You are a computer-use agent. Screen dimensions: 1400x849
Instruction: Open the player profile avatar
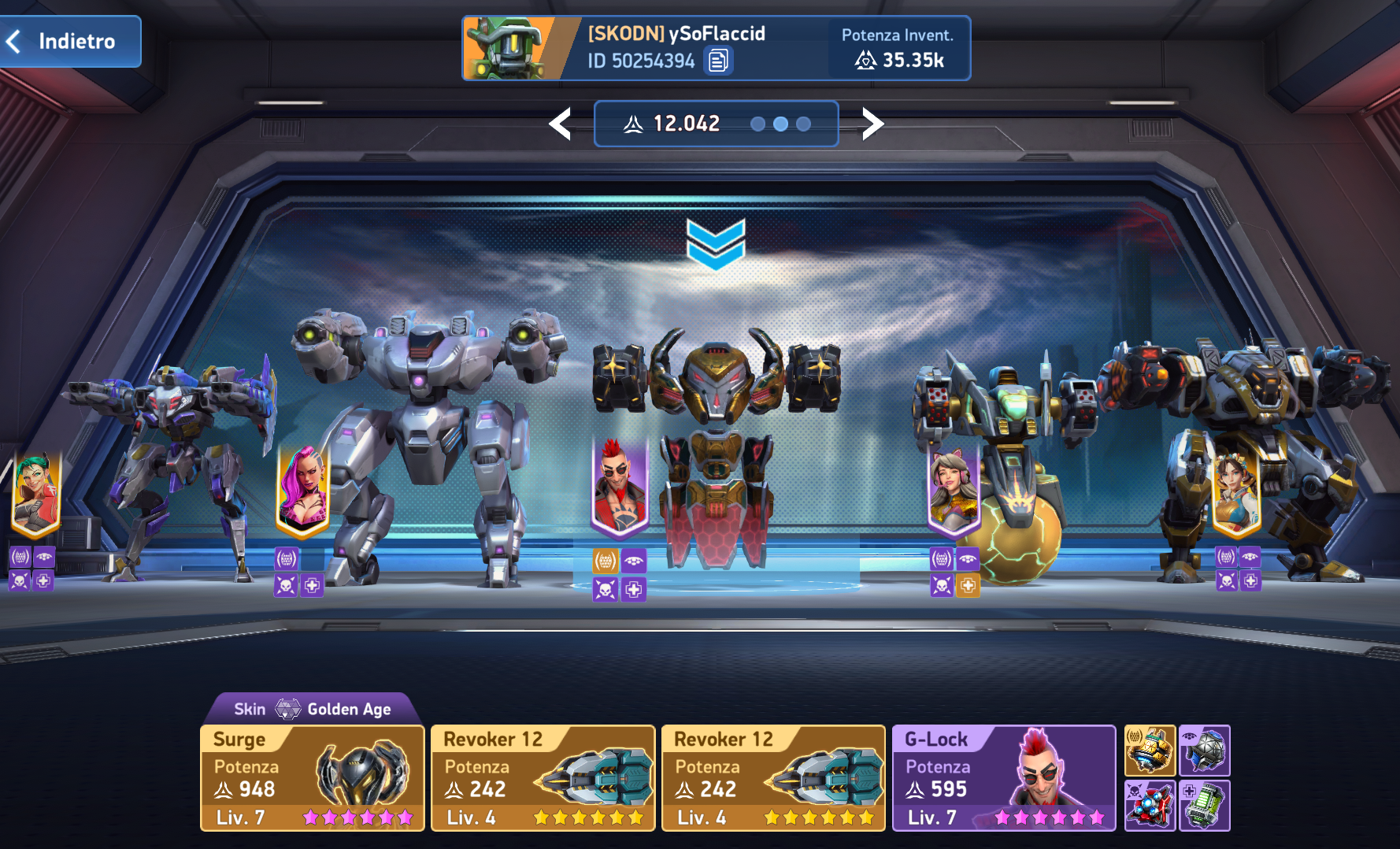pyautogui.click(x=509, y=49)
